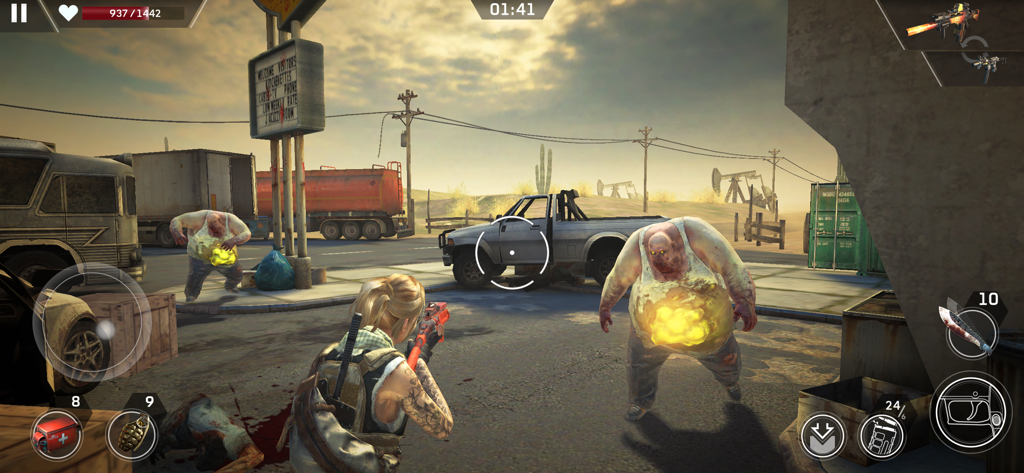This screenshot has width=1024, height=473.
Task: Select the orange flame-skin rifle
Action: (942, 20)
